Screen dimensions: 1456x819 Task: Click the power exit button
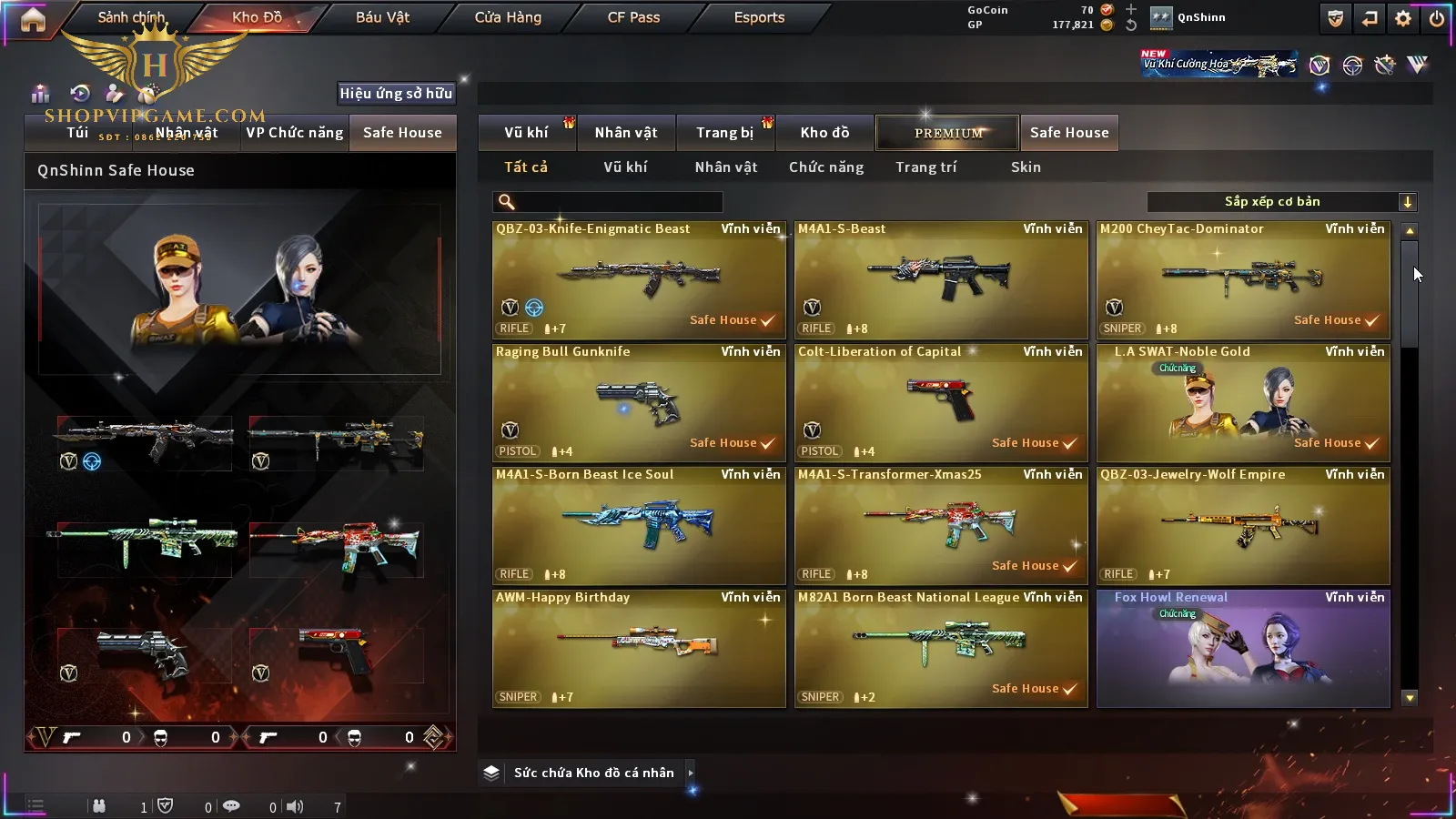tap(1437, 18)
